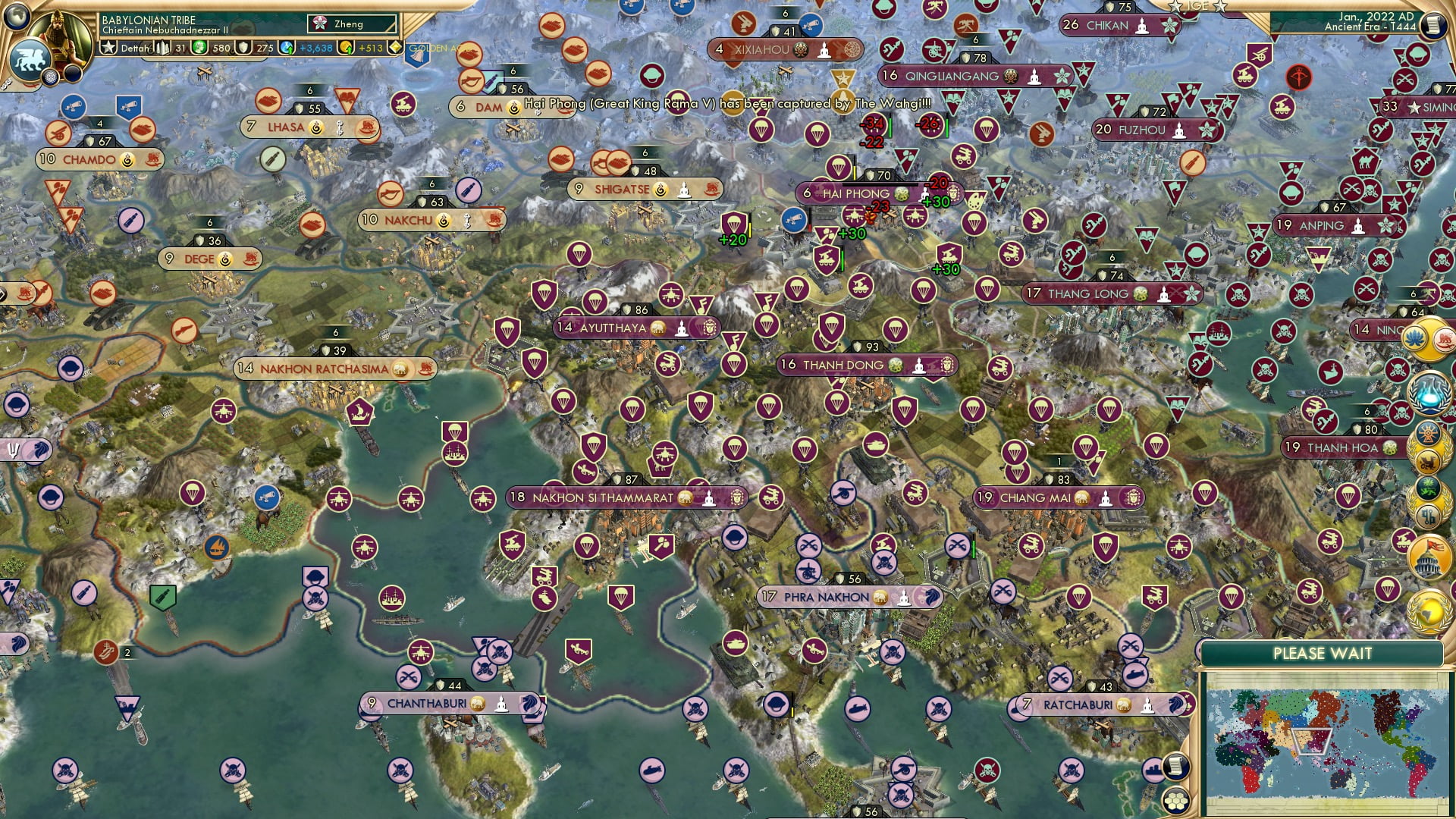This screenshot has height=819, width=1456.
Task: Click the Zheng religion banner
Action: pyautogui.click(x=349, y=24)
